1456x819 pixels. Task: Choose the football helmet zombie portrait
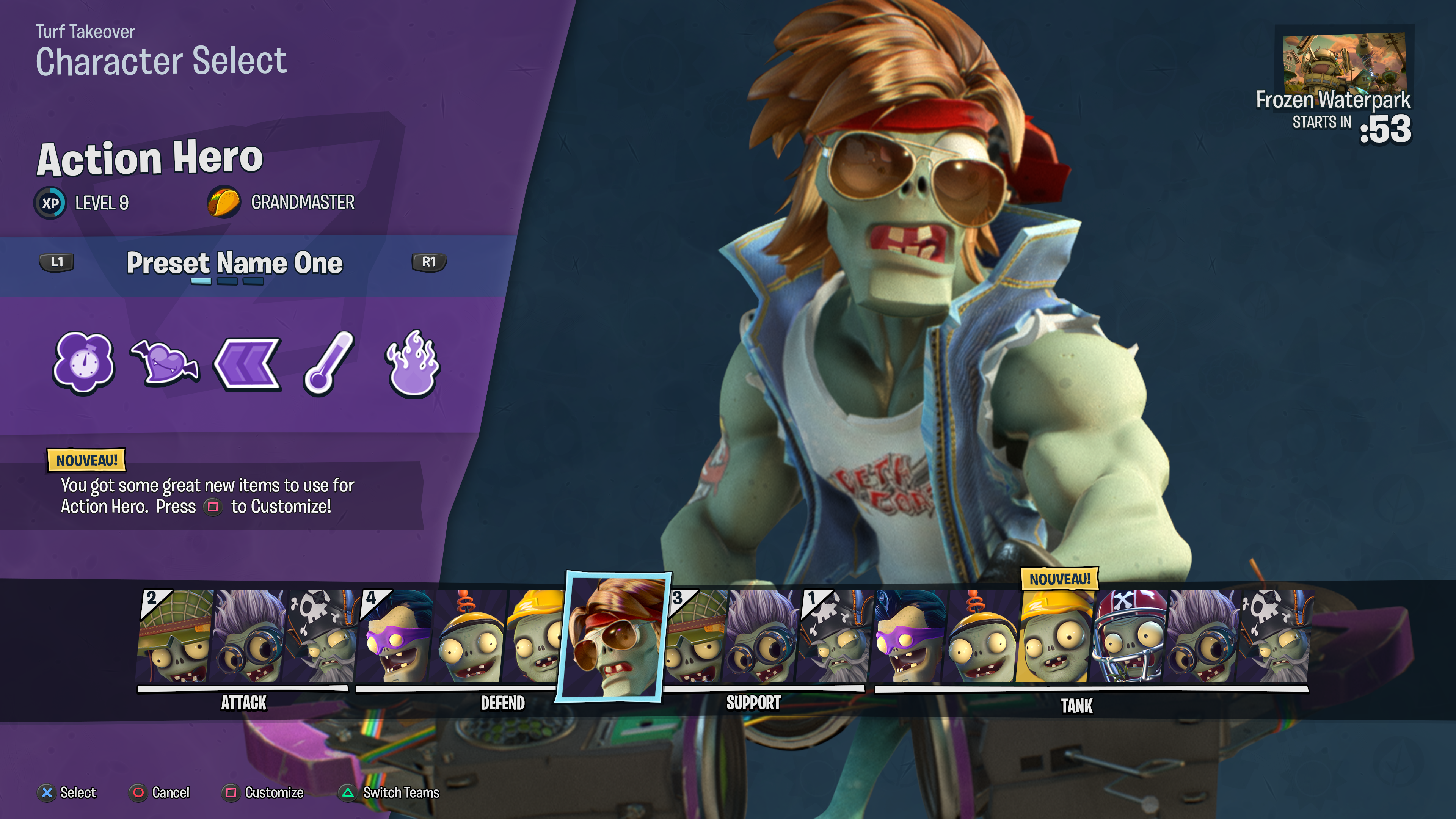pyautogui.click(x=1129, y=637)
